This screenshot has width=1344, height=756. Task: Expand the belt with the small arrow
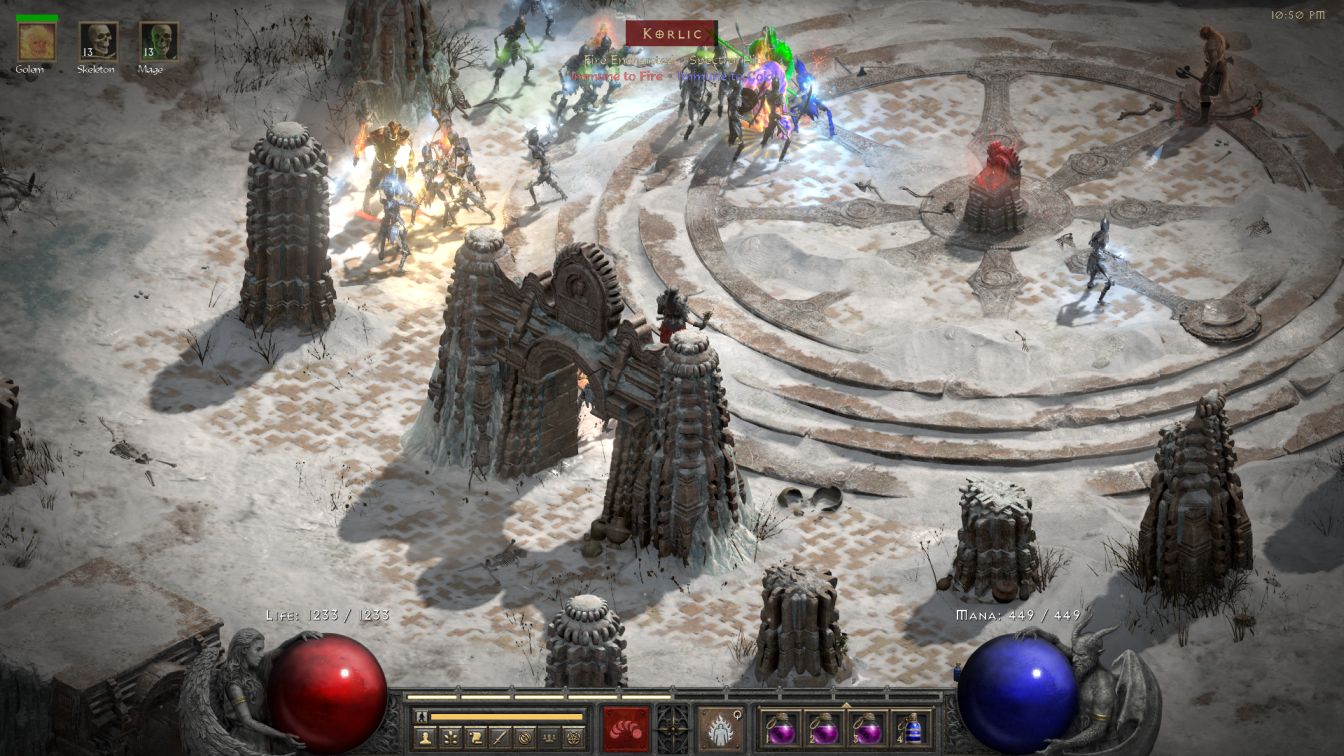pos(846,704)
